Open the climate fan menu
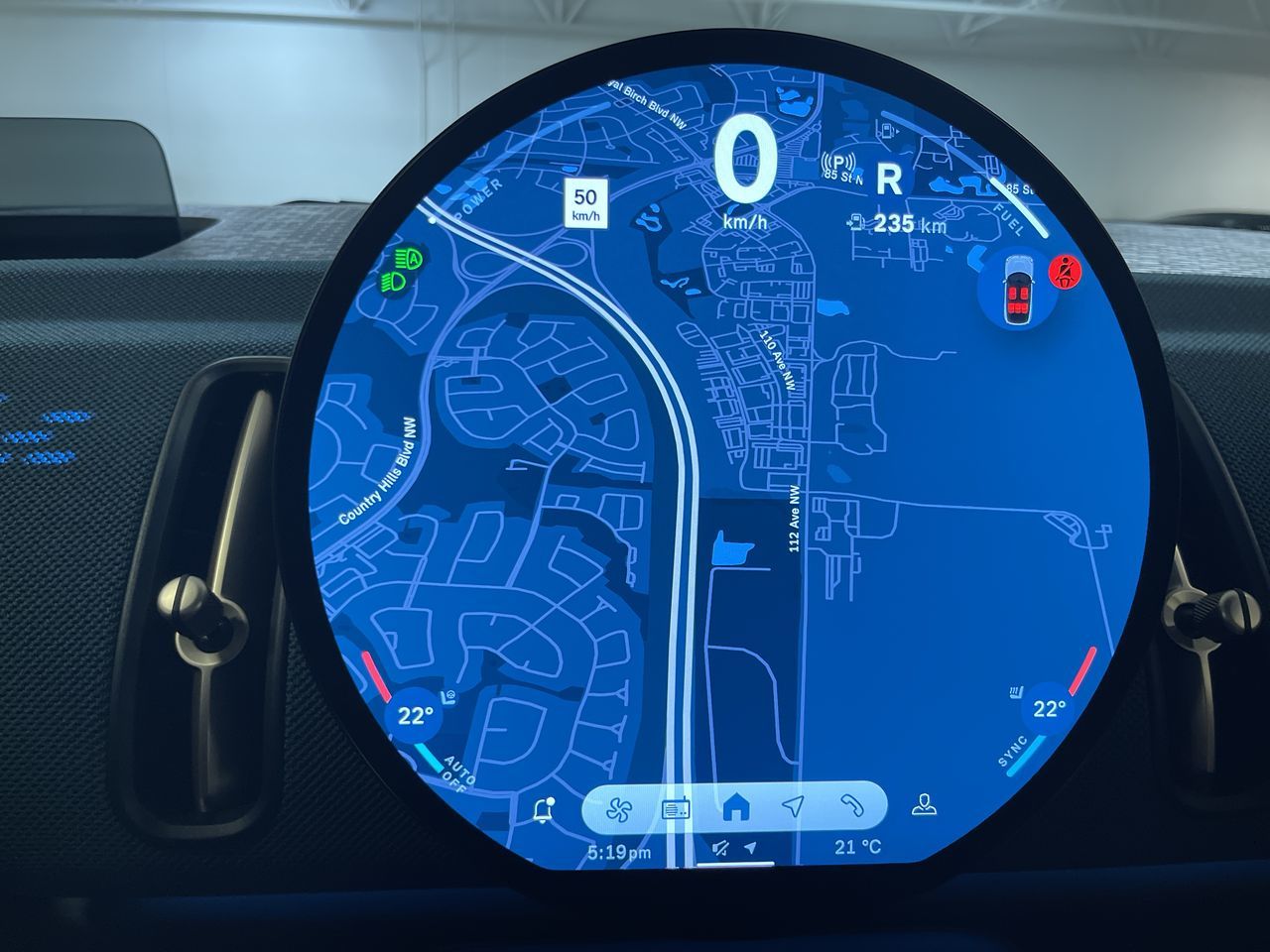Image resolution: width=1270 pixels, height=952 pixels. (620, 808)
